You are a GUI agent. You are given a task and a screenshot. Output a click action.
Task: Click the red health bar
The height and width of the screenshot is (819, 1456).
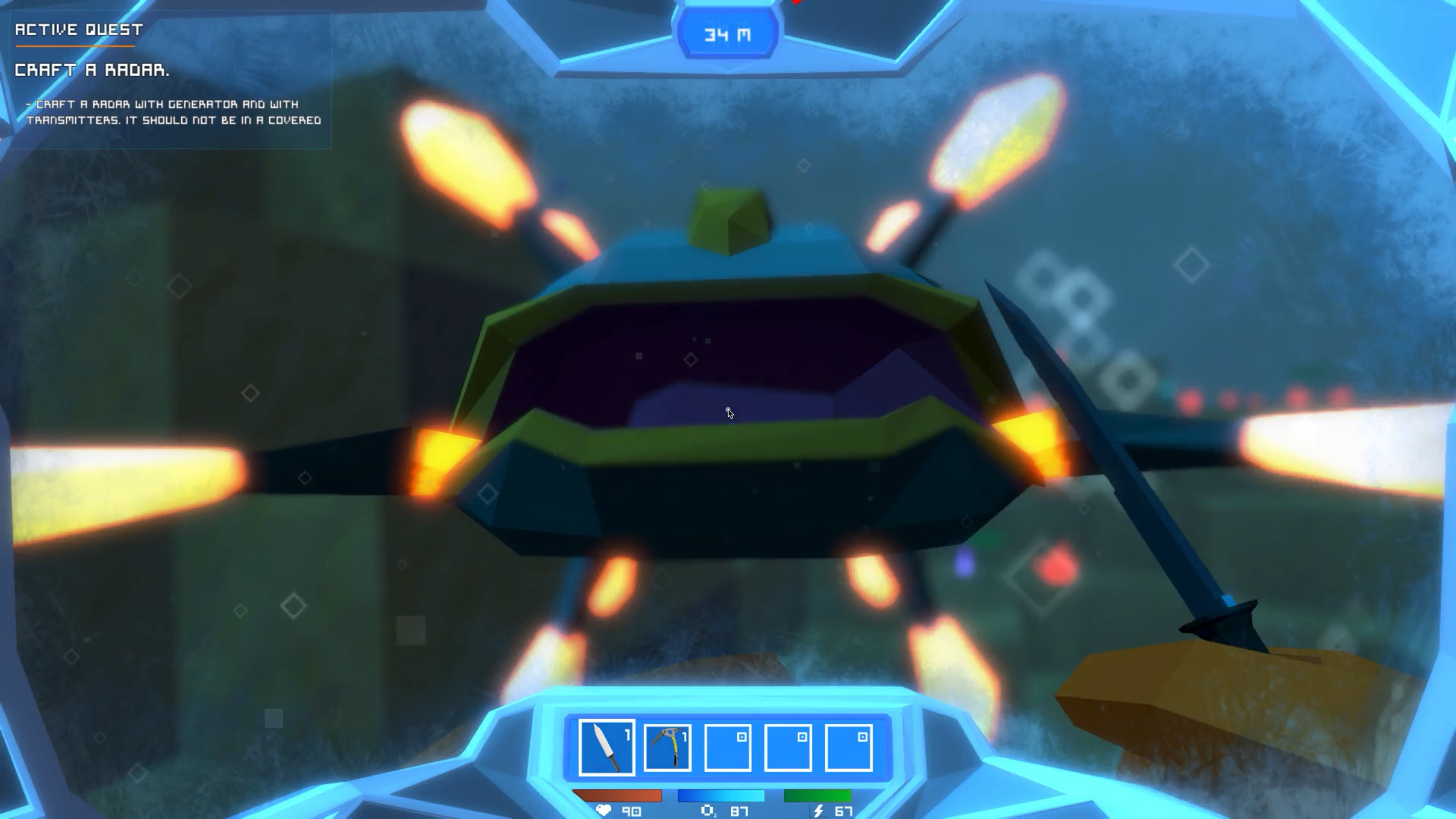[615, 795]
